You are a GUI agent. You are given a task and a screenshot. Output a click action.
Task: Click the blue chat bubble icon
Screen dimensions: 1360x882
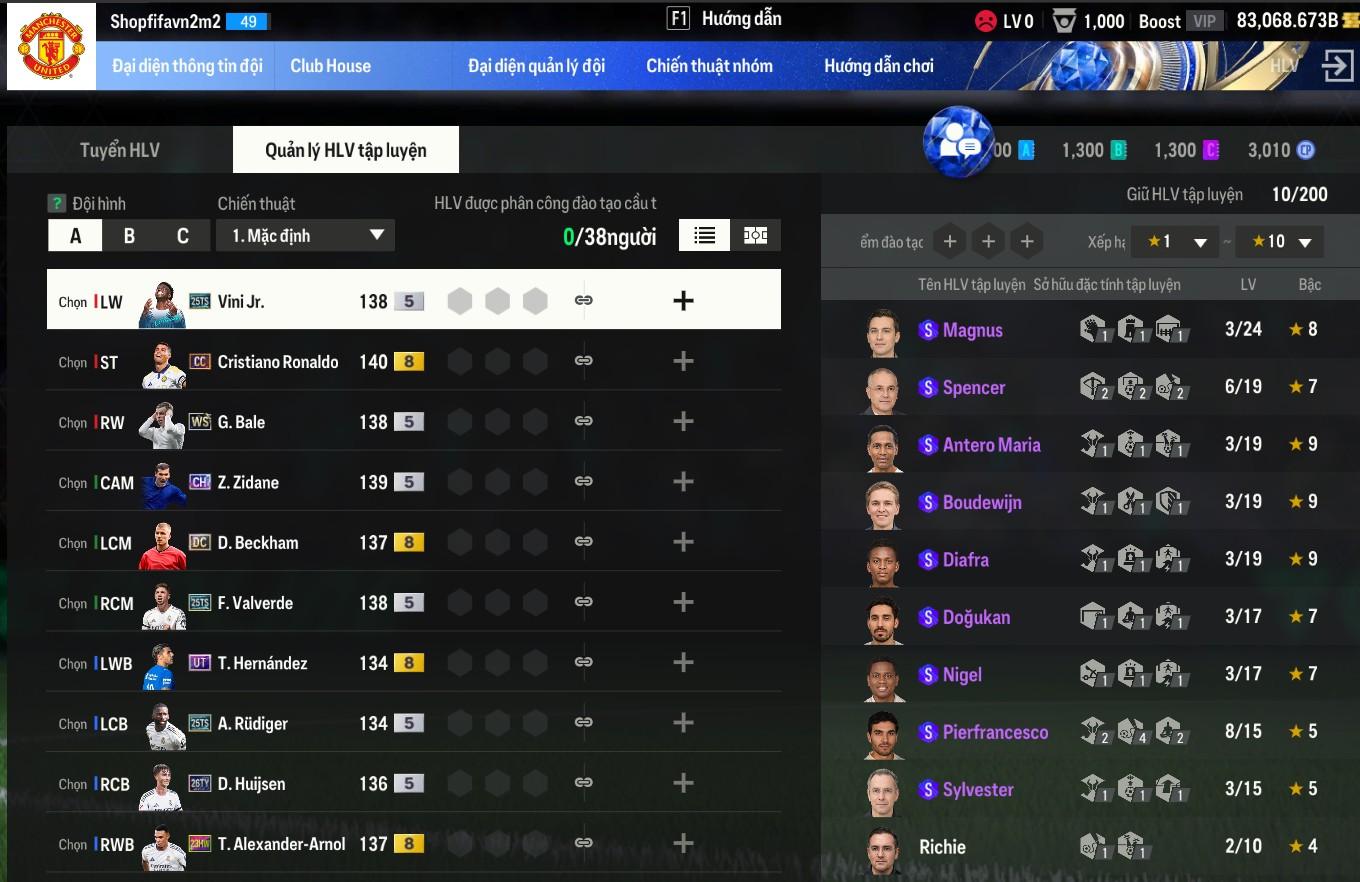click(x=957, y=142)
